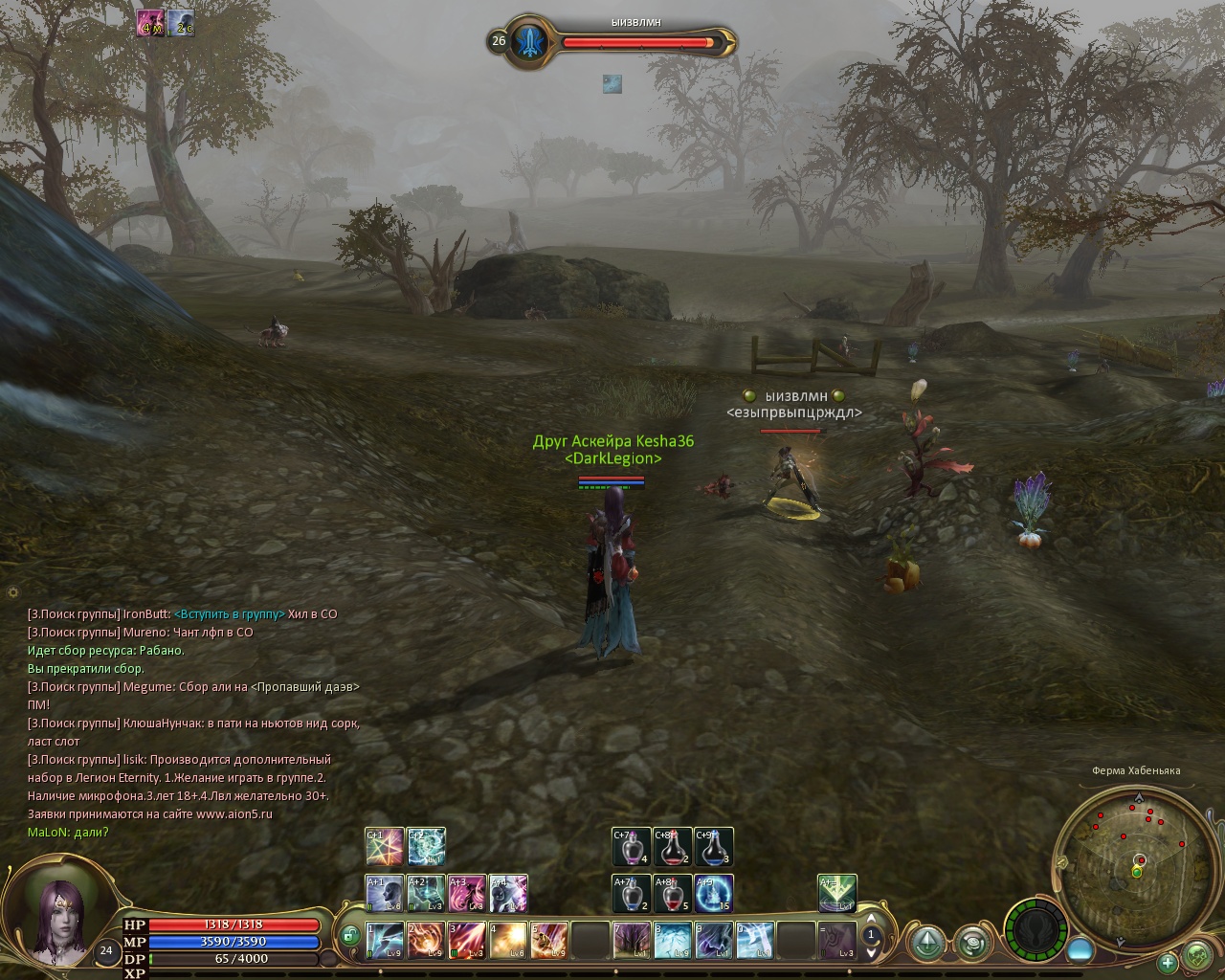Image resolution: width=1225 pixels, height=980 pixels.
Task: Click the target's class emblem at top
Action: point(528,41)
